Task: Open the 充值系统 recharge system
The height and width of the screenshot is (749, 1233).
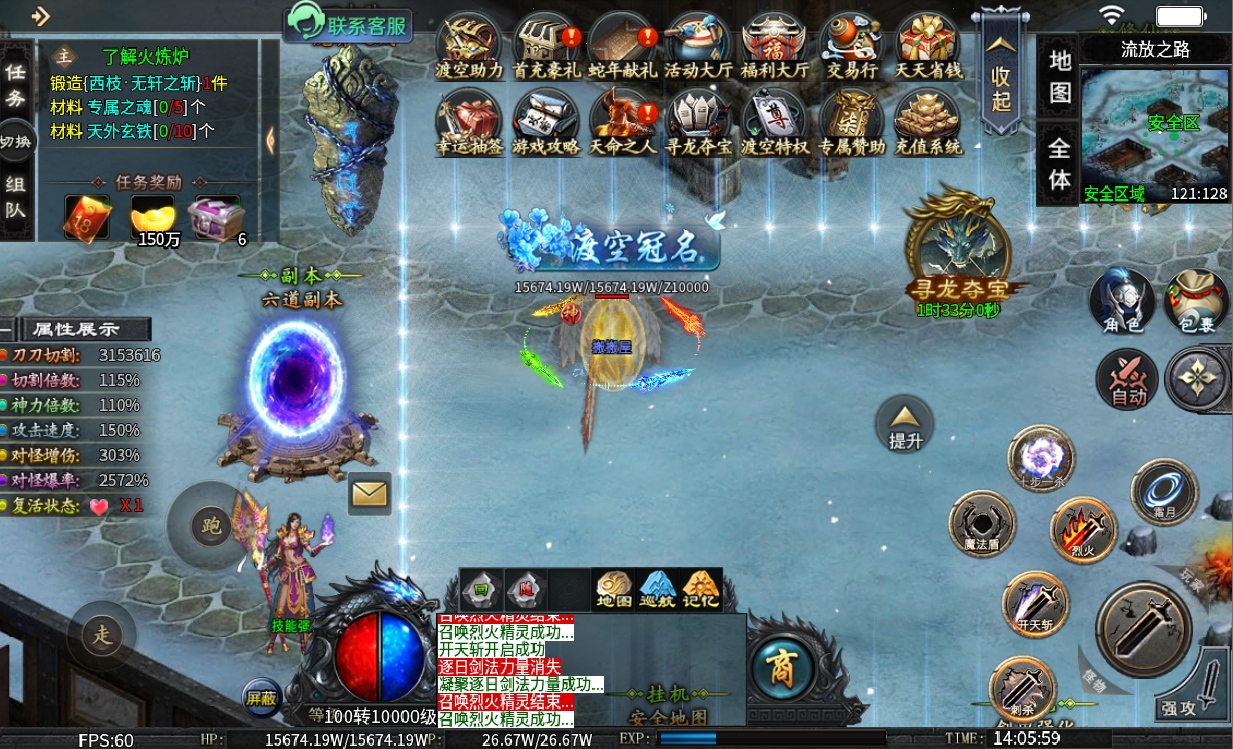Action: coord(927,122)
